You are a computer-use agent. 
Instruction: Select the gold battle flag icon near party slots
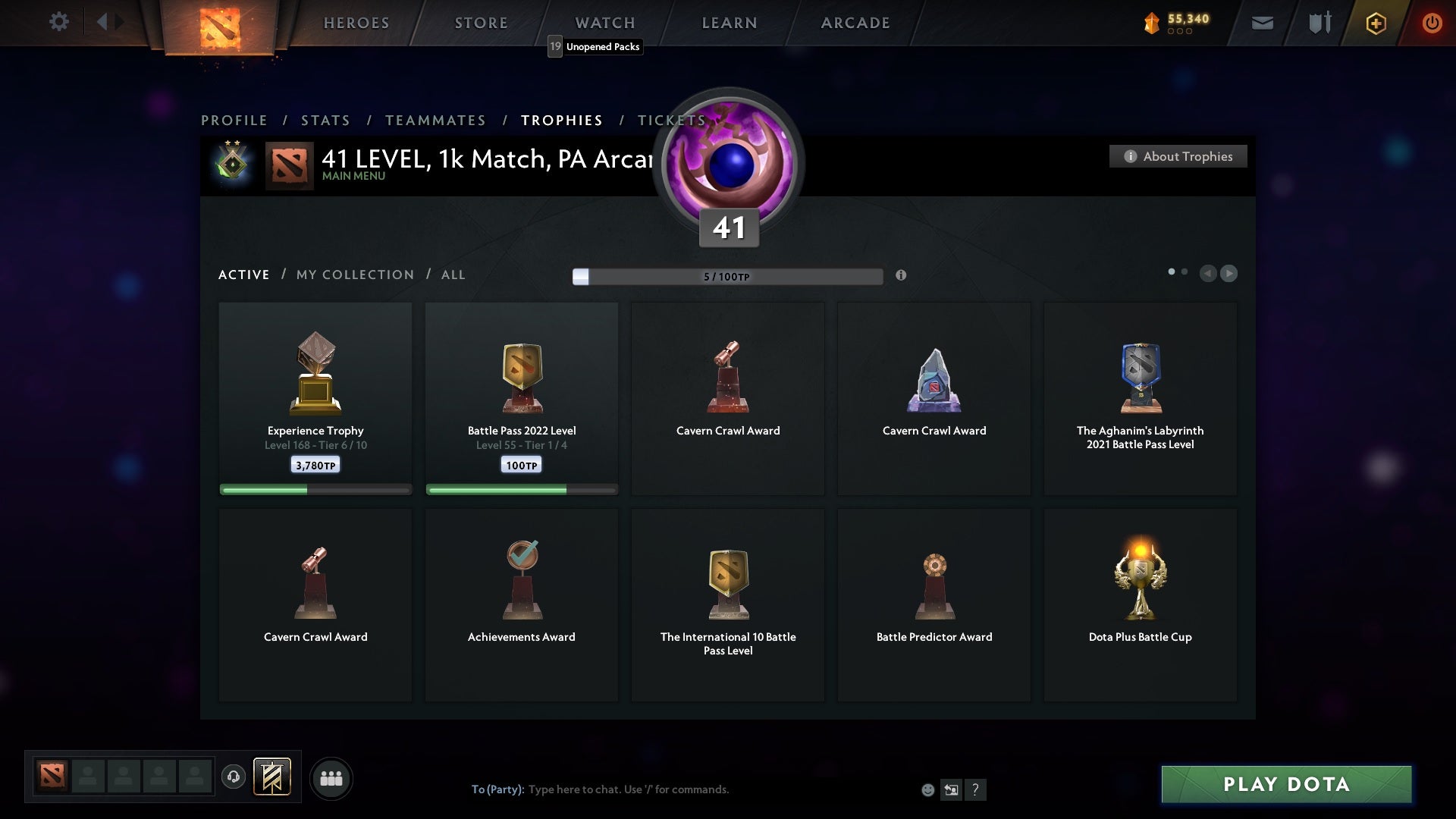coord(273,778)
